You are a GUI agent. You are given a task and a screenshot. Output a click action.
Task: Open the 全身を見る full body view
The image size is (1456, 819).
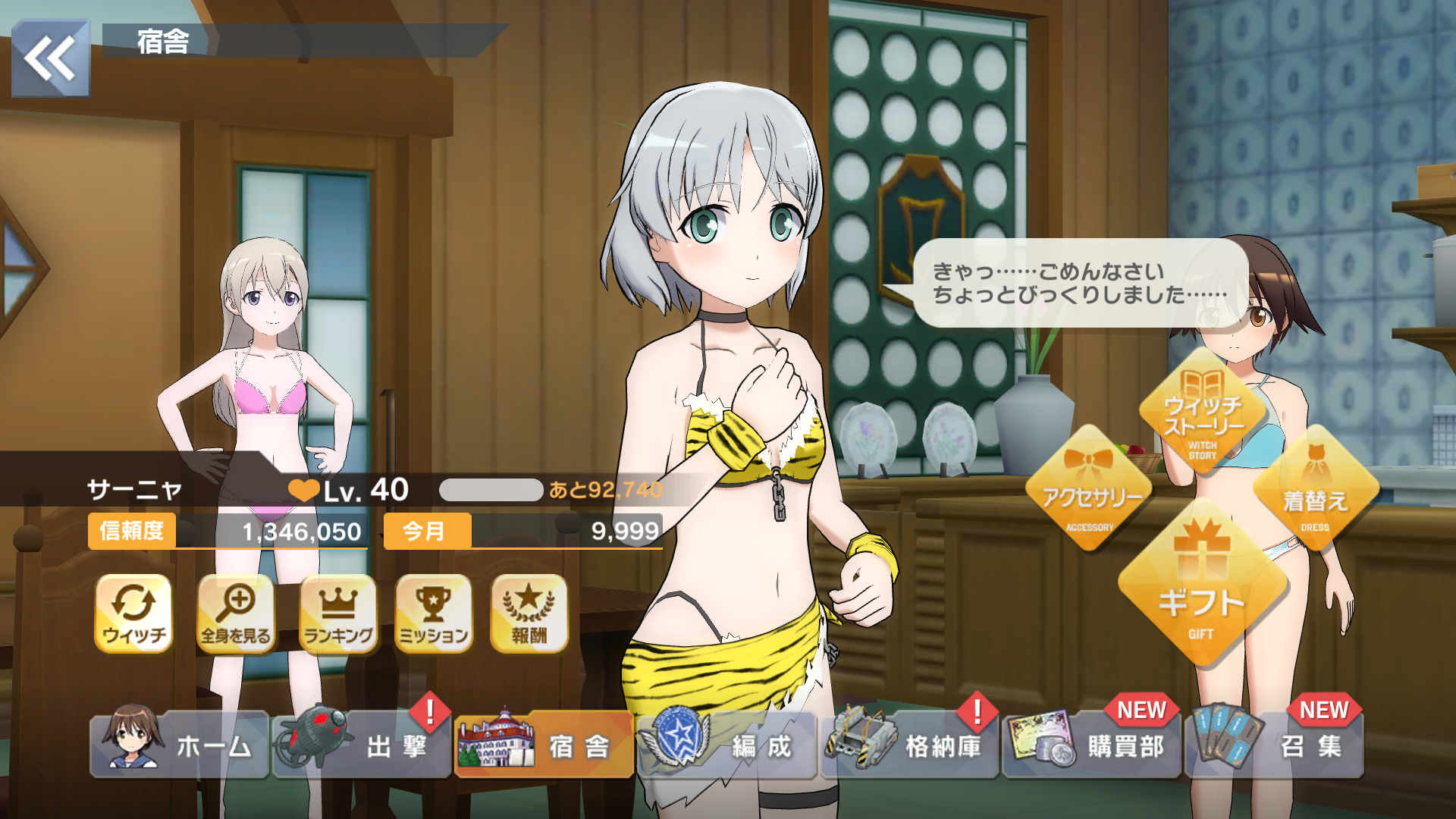point(236,613)
